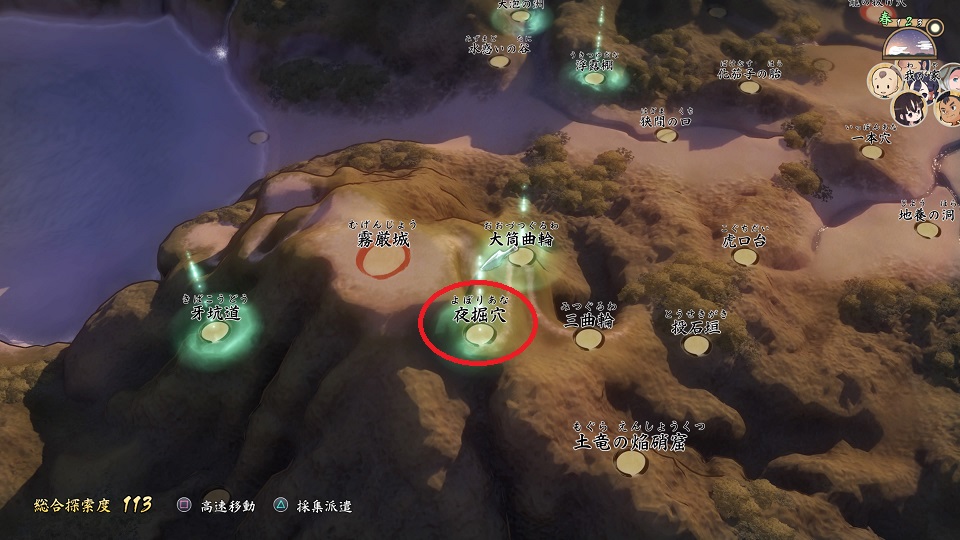This screenshot has width=960, height=540.
Task: Select the 大筒曲輪 map node
Action: tap(521, 256)
